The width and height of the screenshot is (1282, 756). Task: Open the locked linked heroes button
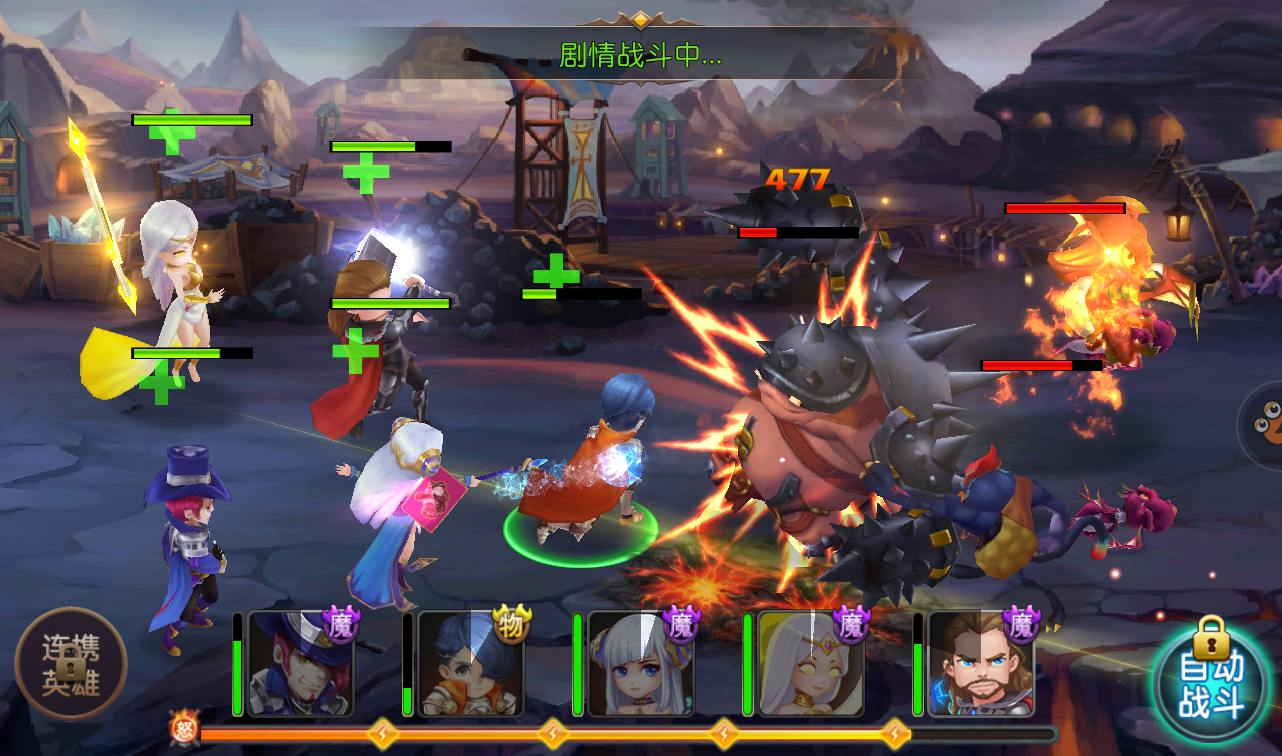coord(71,662)
